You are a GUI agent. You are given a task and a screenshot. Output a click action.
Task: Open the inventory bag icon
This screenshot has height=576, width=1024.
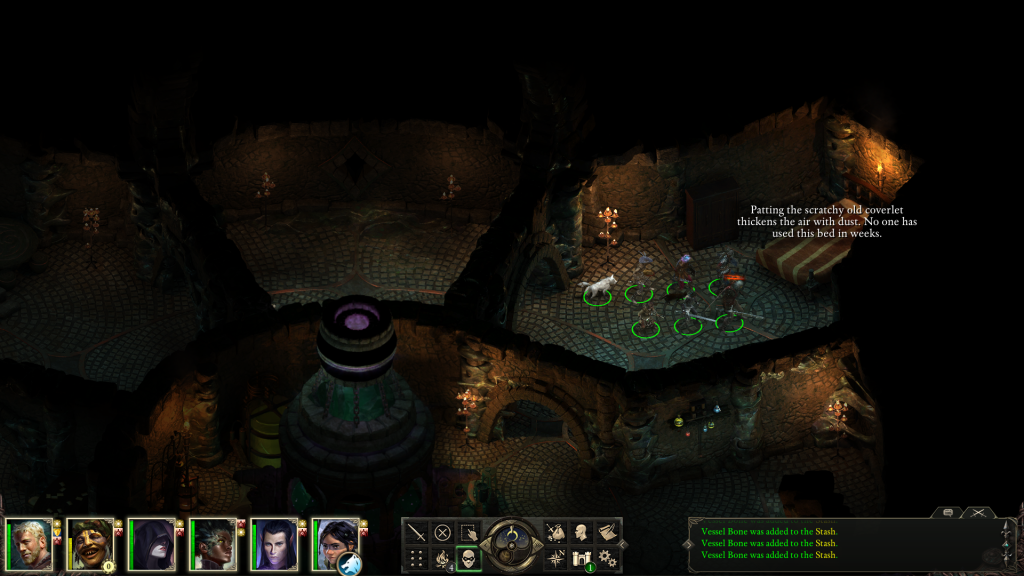click(x=555, y=532)
